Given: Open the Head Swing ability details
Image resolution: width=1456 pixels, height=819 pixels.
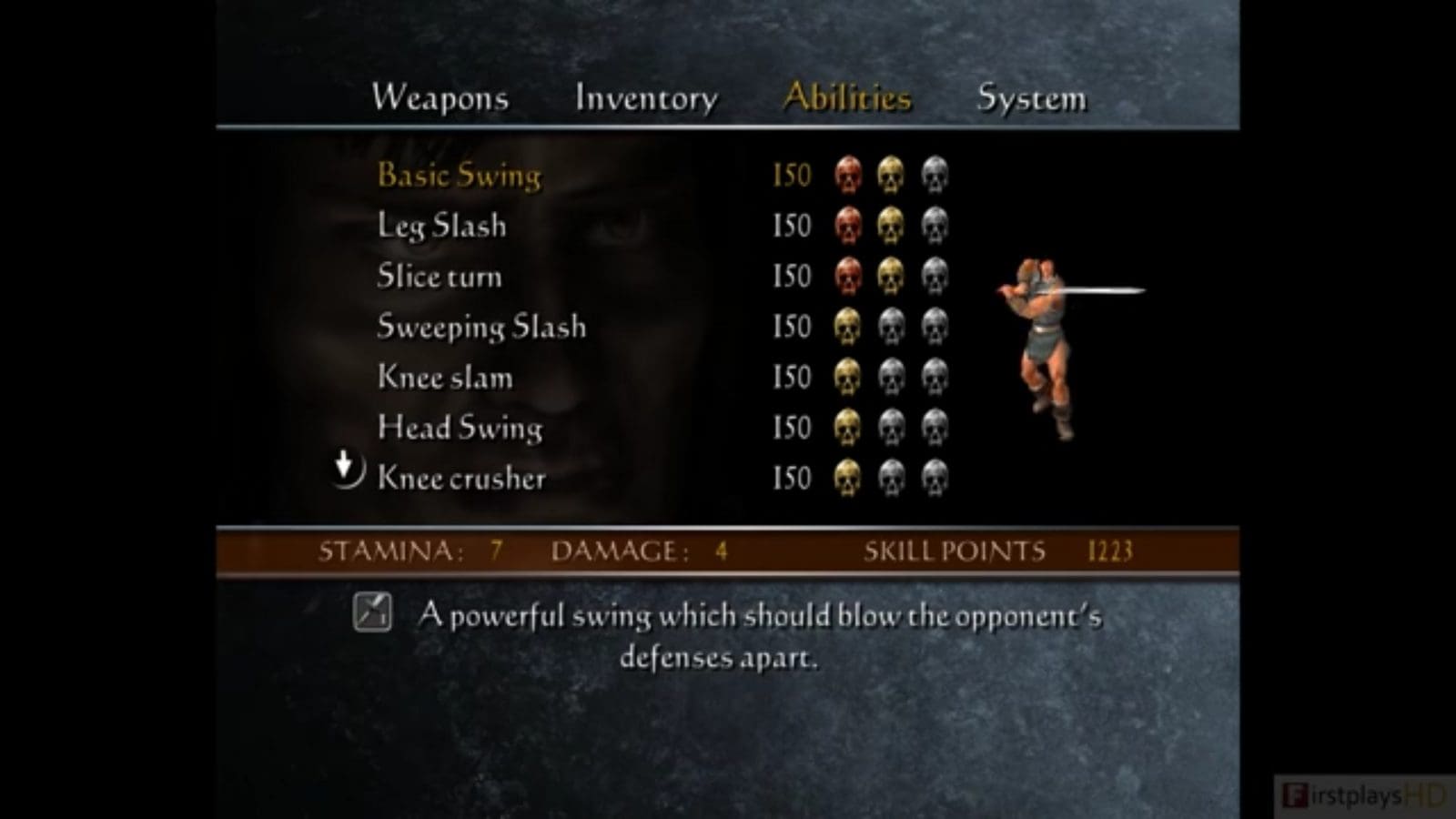Looking at the screenshot, I should tap(459, 427).
